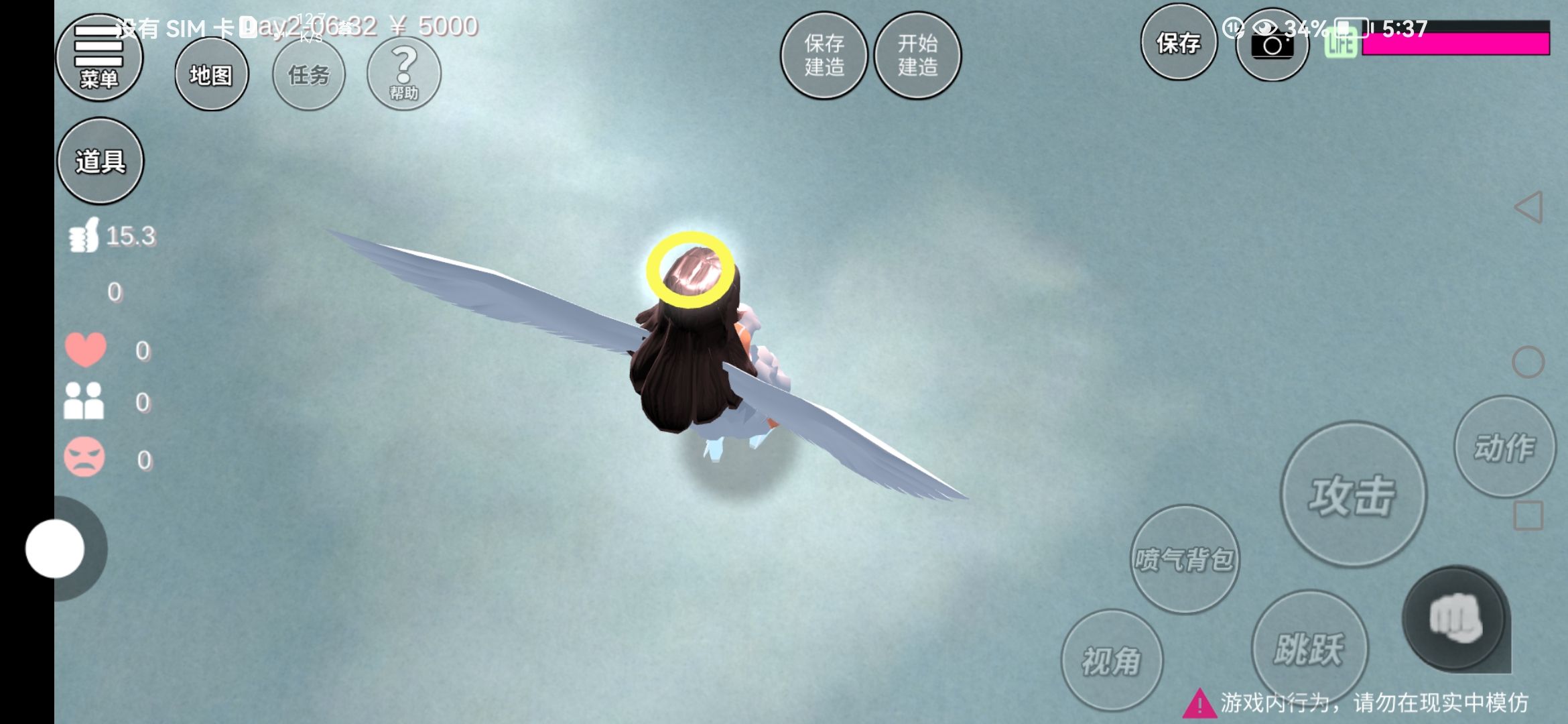The image size is (1568, 724).
Task: Click 保存建造 to save the build
Action: pos(824,56)
